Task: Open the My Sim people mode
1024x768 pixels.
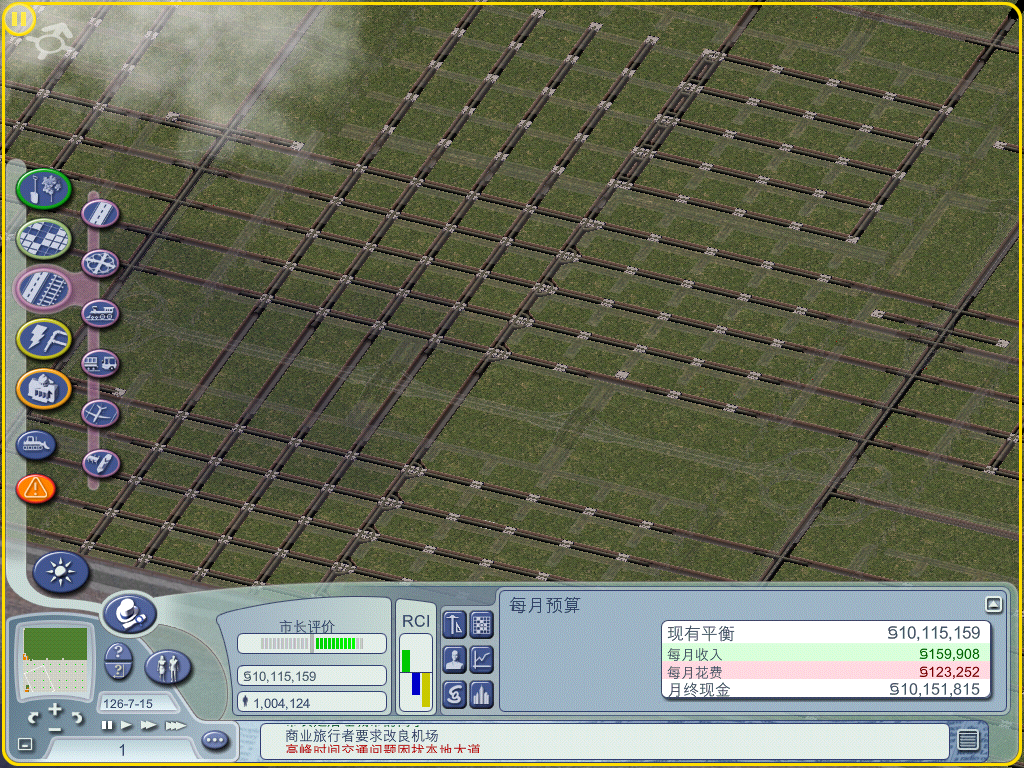Action: [x=168, y=666]
